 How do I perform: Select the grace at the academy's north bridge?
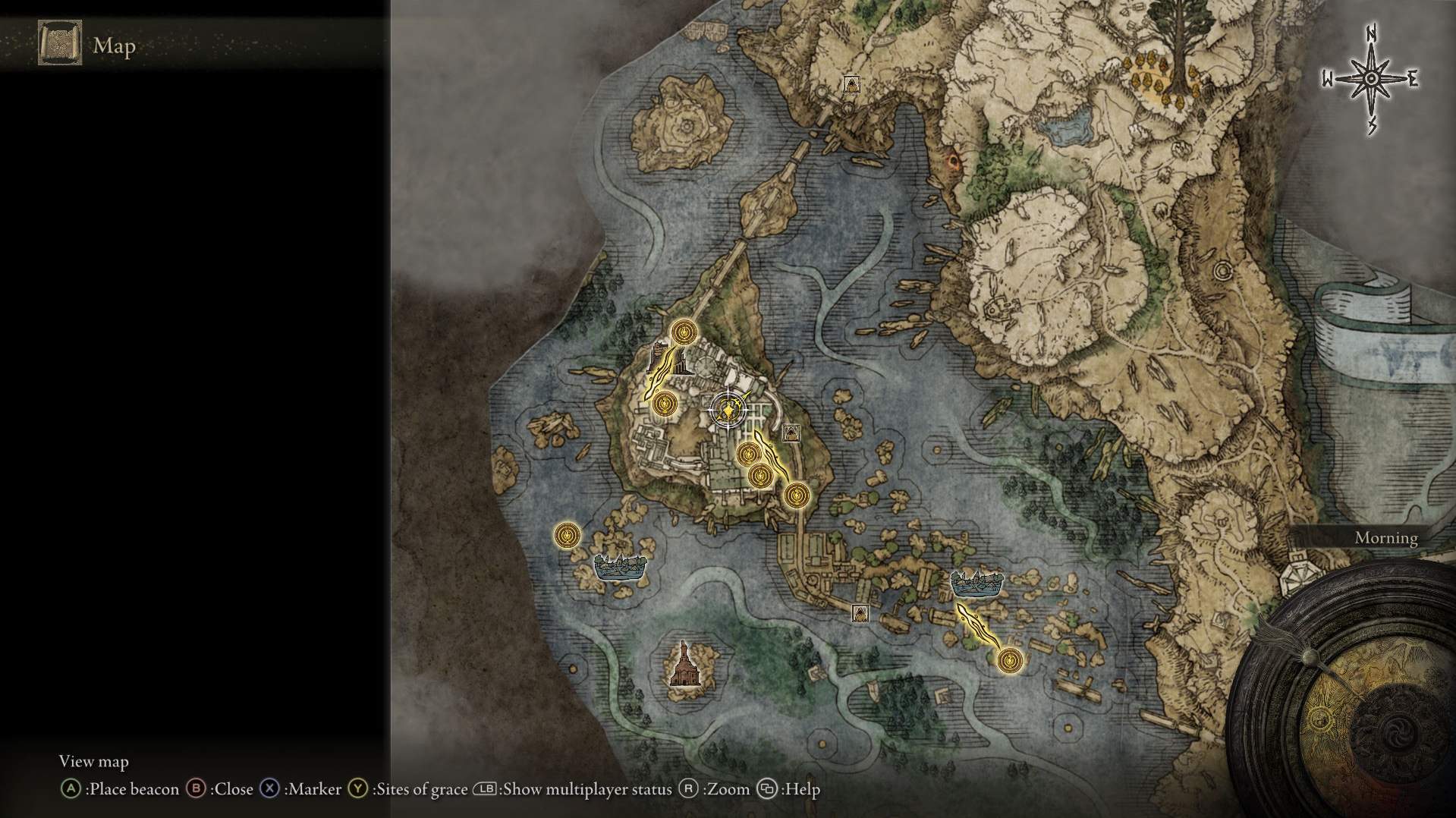684,332
